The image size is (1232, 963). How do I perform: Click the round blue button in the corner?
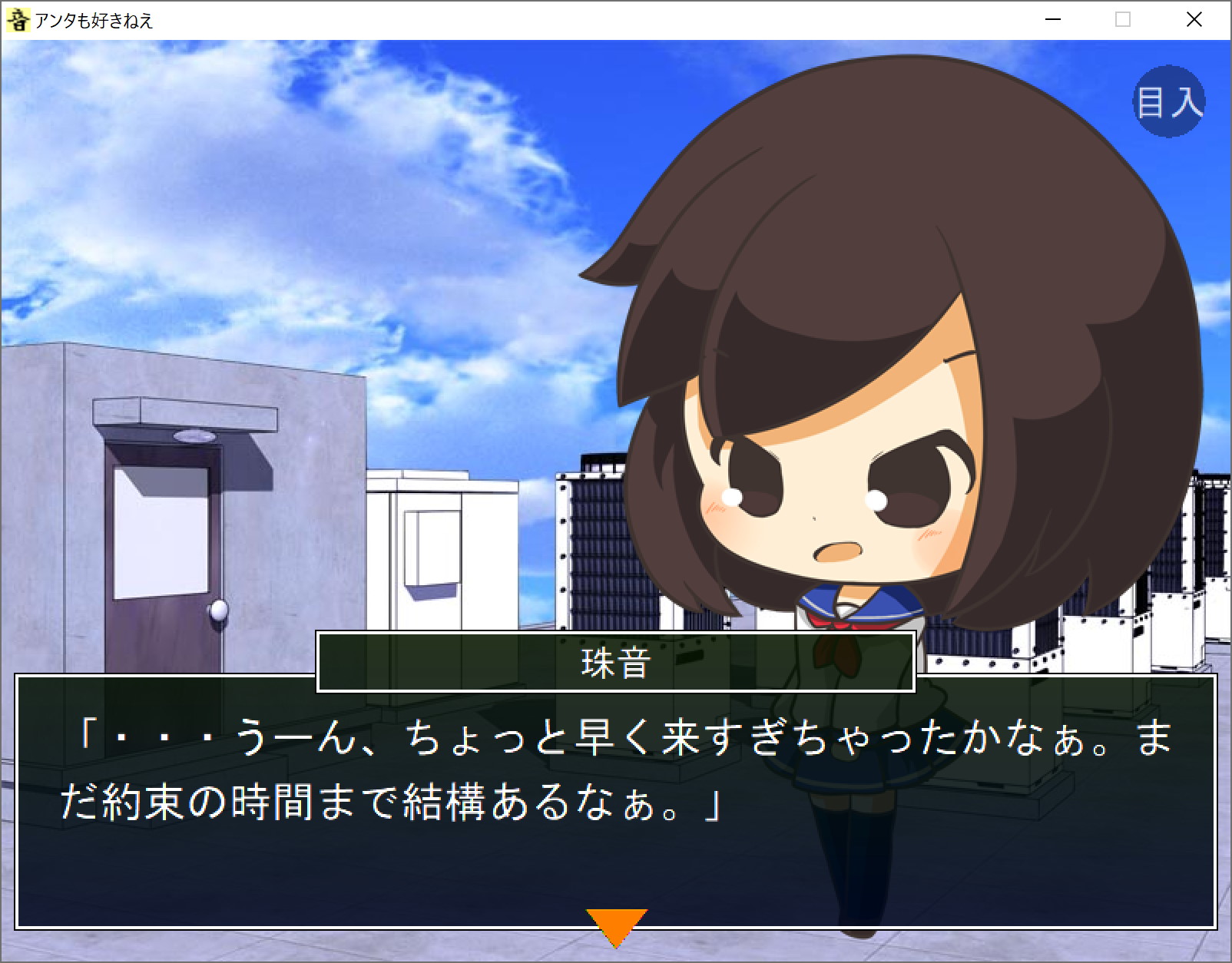coord(1168,101)
